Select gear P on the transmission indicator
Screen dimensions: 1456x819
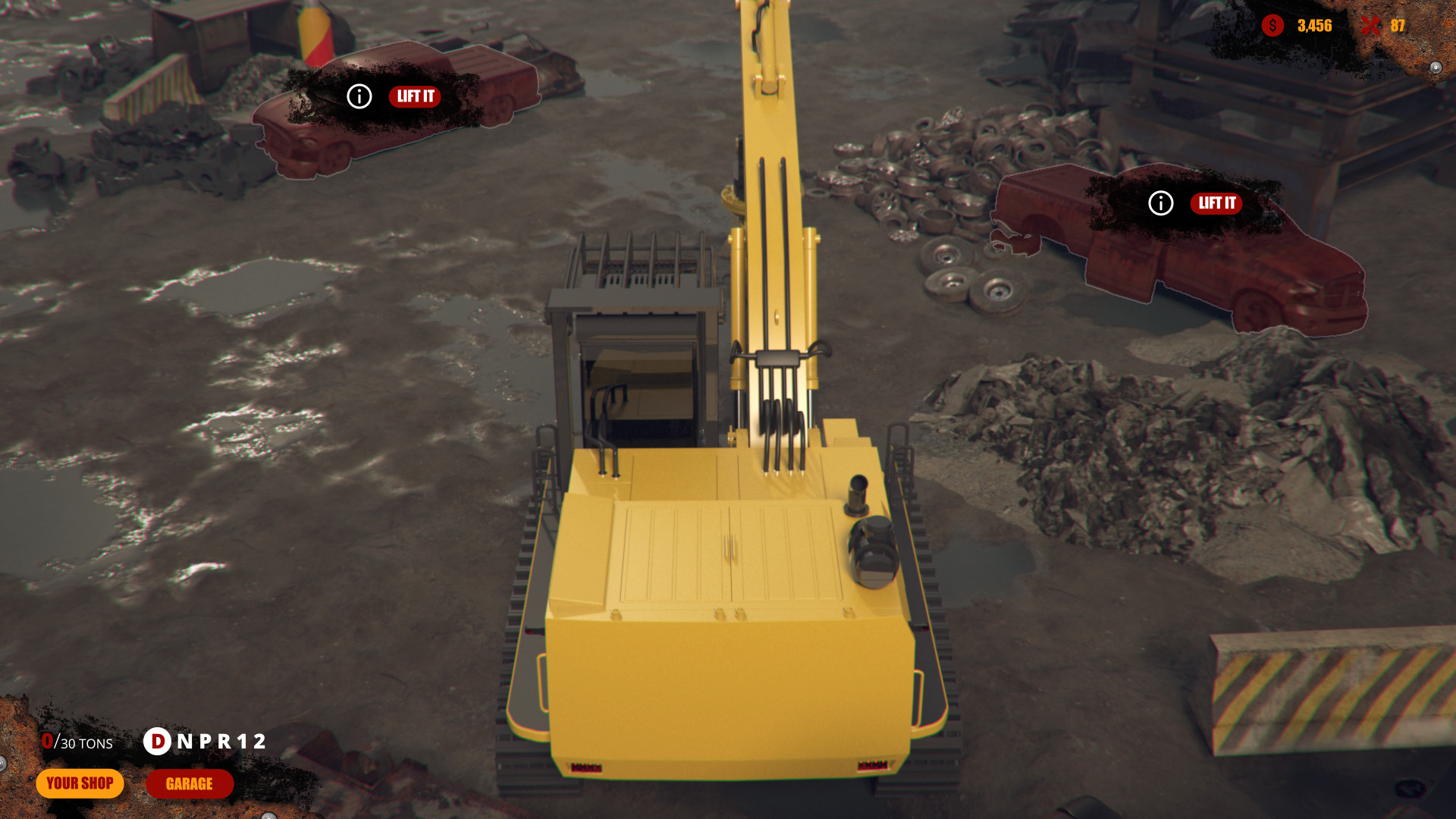point(206,742)
